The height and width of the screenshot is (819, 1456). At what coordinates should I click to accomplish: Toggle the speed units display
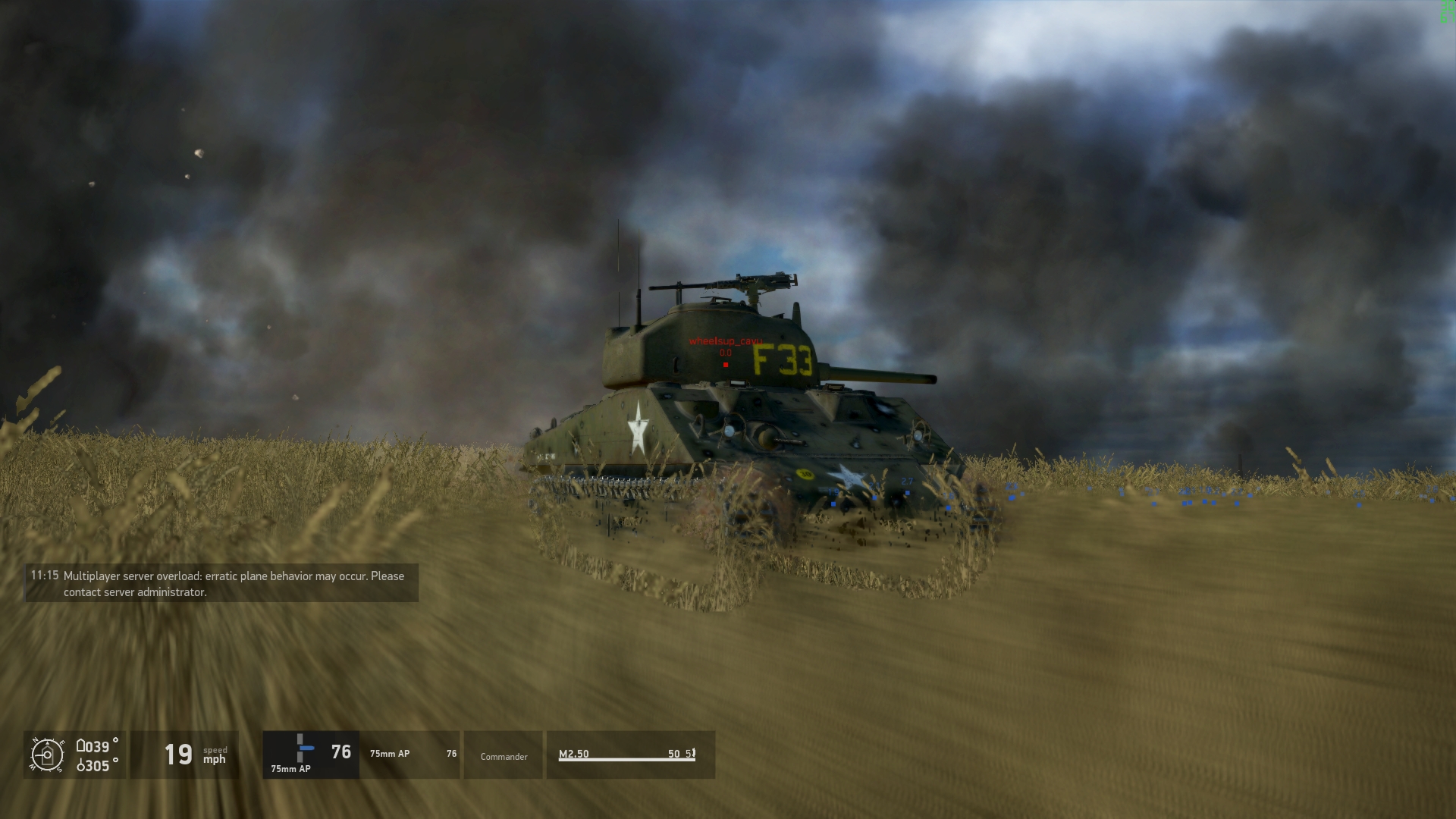(x=215, y=755)
